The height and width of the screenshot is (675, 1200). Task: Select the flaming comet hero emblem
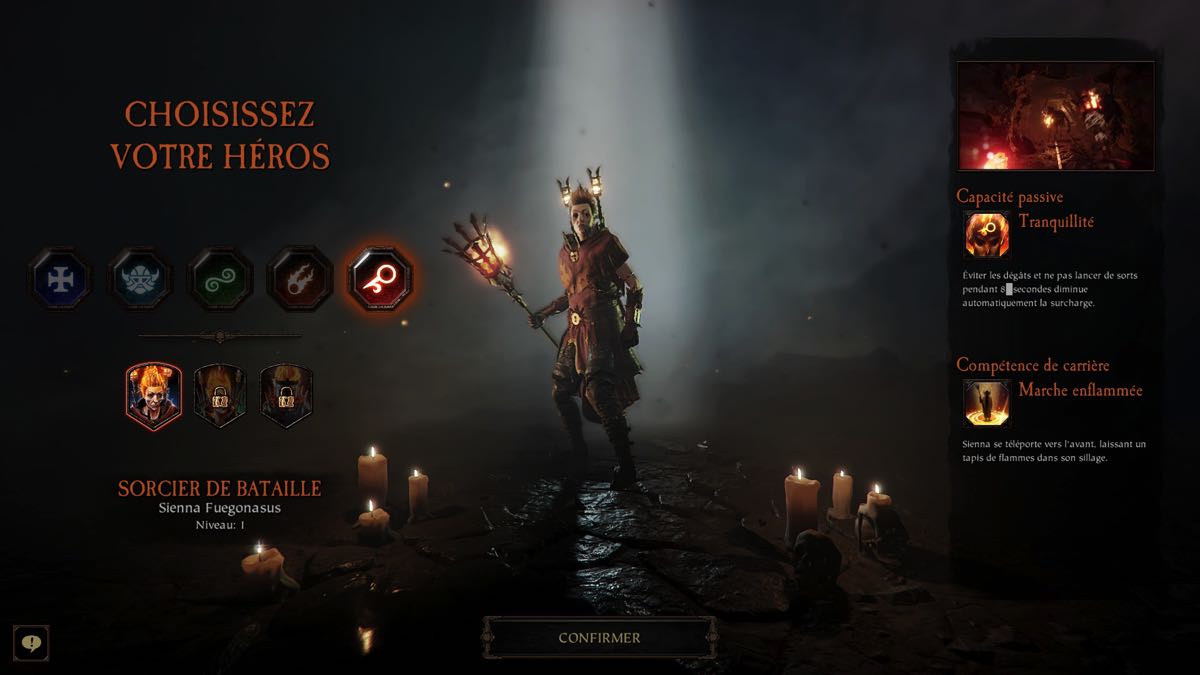click(x=300, y=277)
